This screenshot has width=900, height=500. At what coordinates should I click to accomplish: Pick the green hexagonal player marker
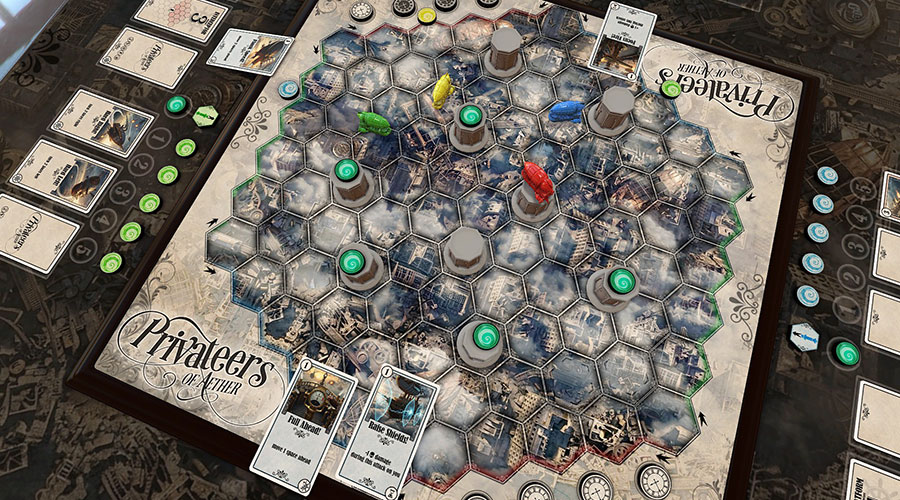point(205,116)
